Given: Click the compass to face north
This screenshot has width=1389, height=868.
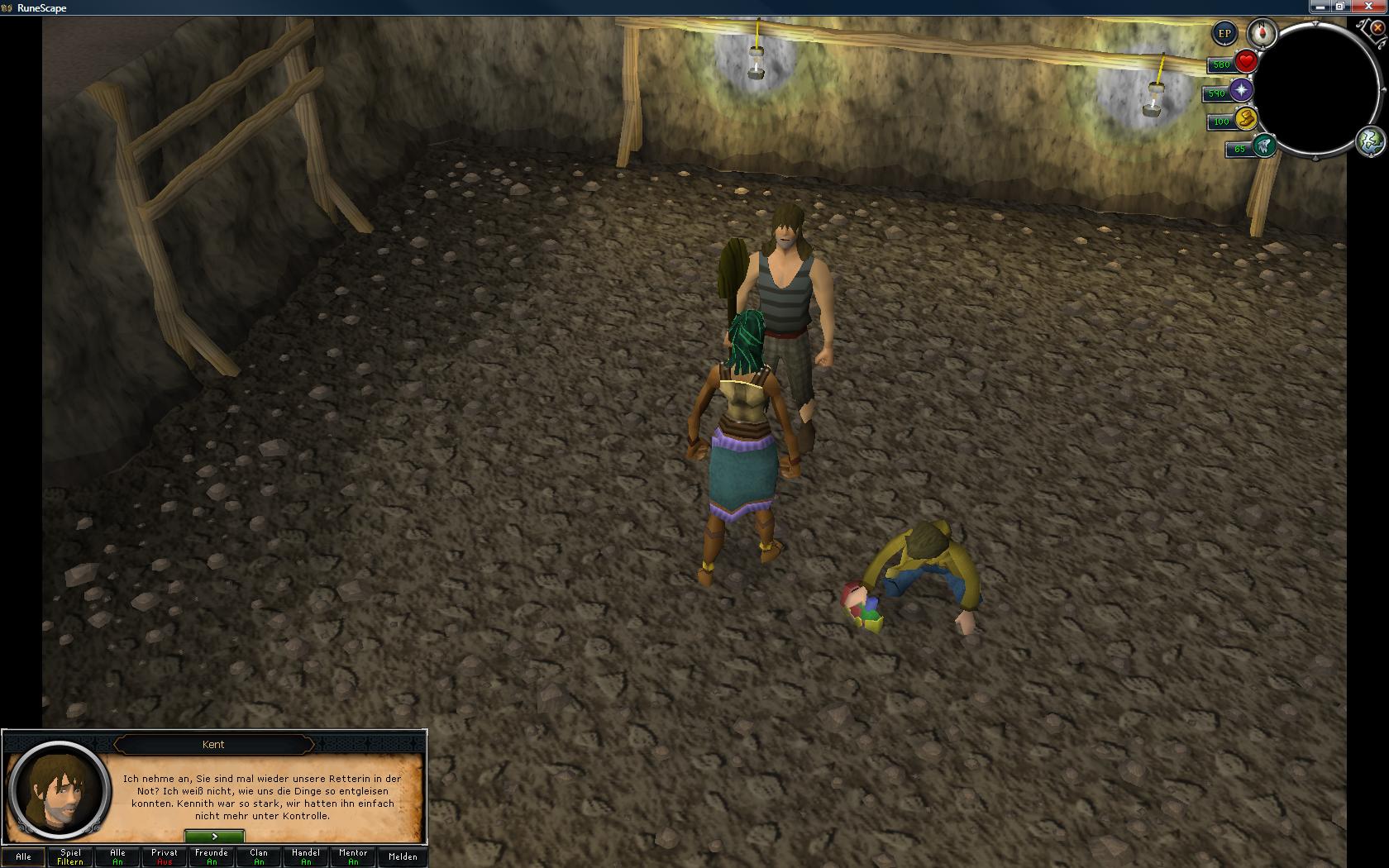Looking at the screenshot, I should click(1262, 33).
